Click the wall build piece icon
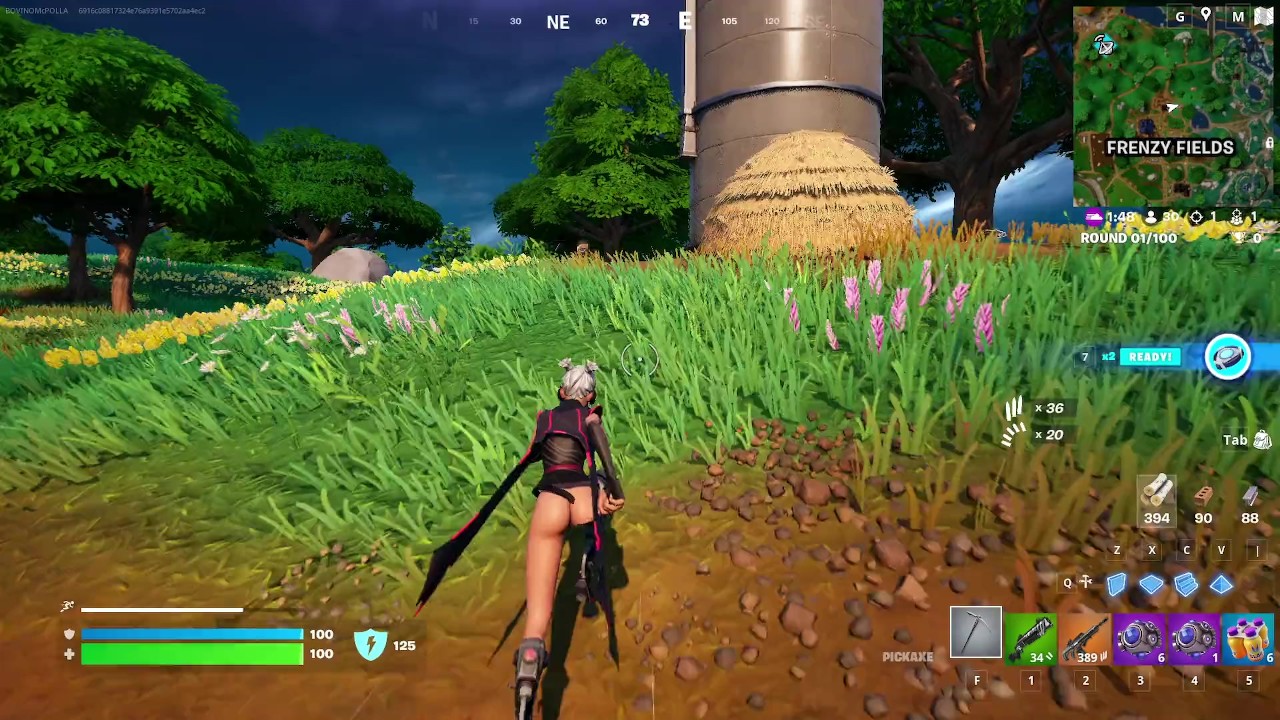1280x720 pixels. 1117,584
